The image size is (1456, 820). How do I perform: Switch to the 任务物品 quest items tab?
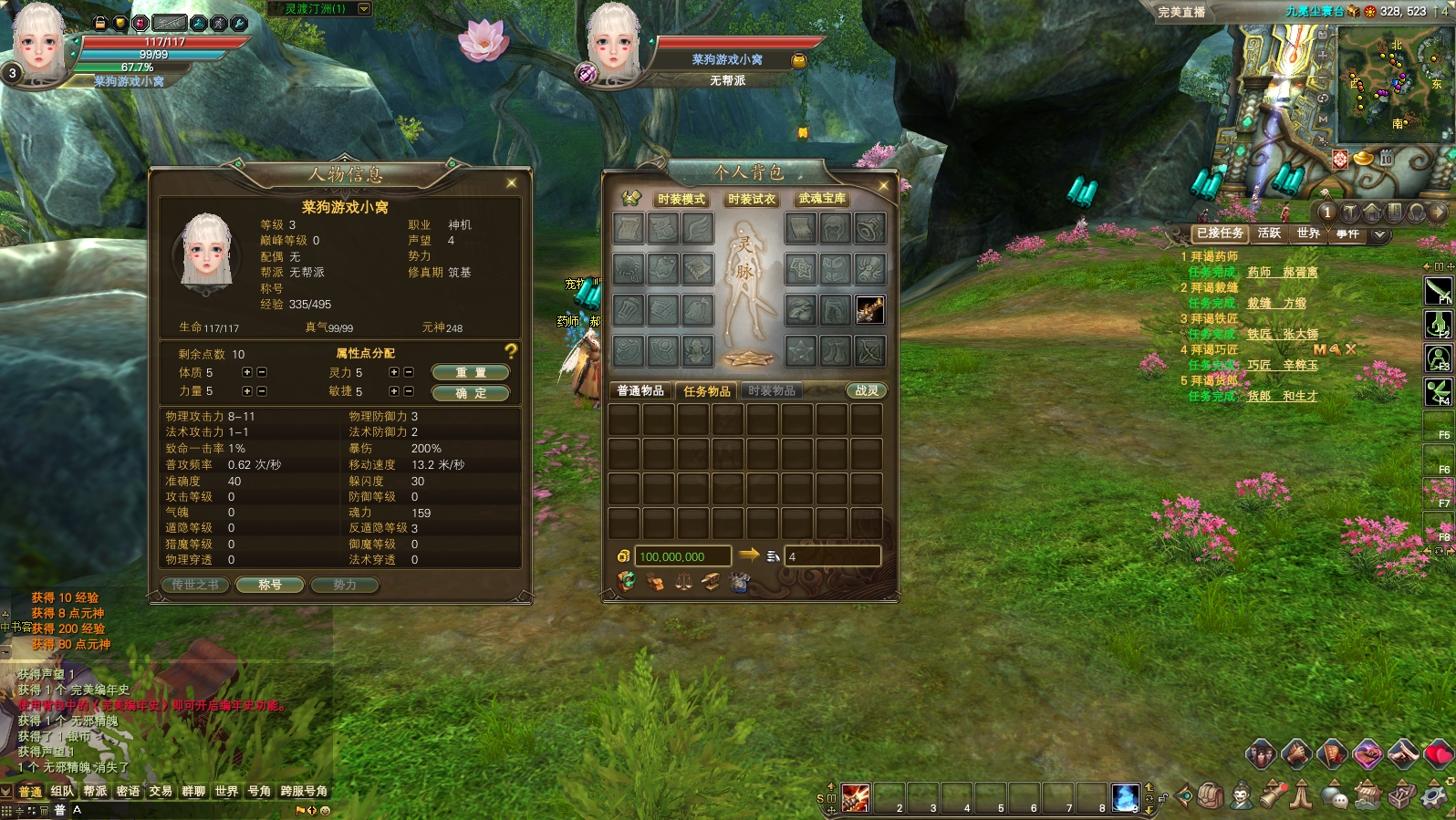tap(707, 391)
